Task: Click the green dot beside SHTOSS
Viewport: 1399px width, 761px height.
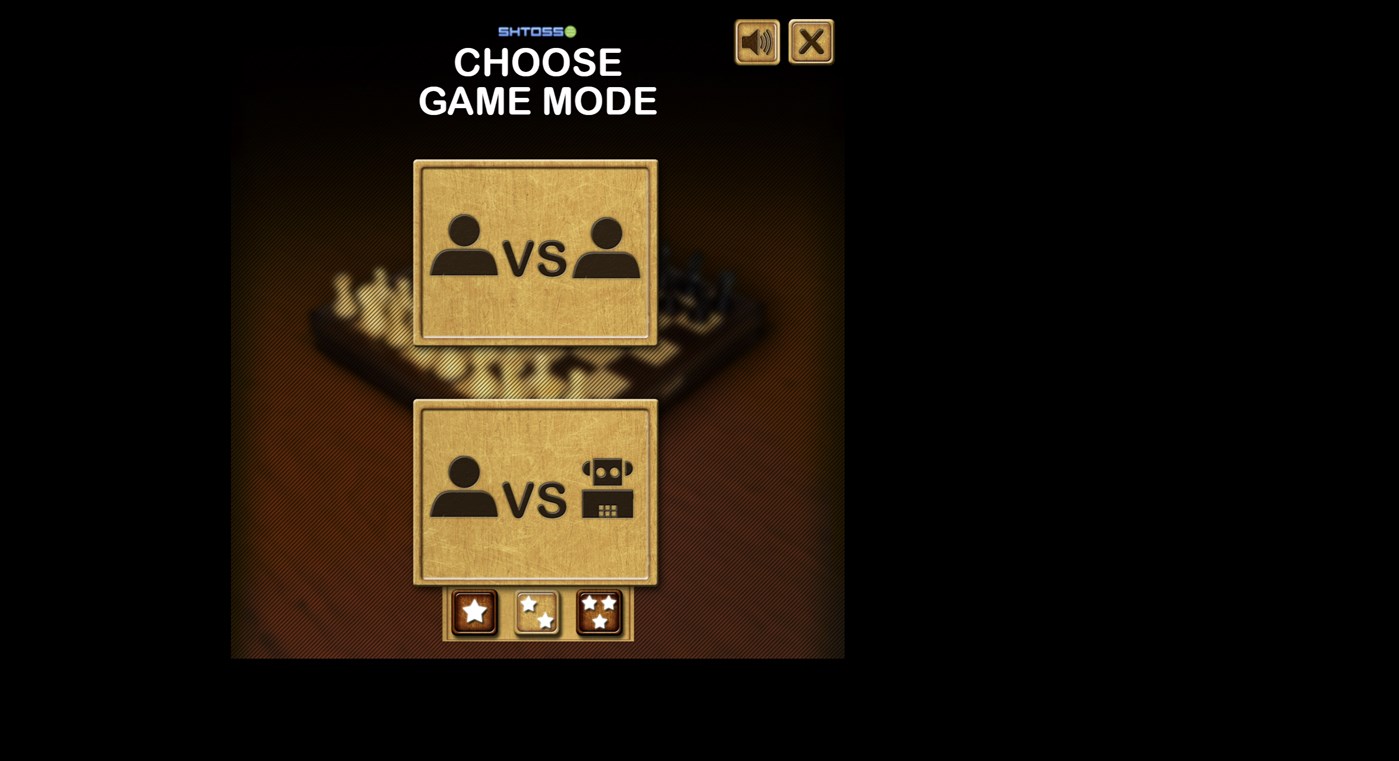Action: [x=570, y=31]
